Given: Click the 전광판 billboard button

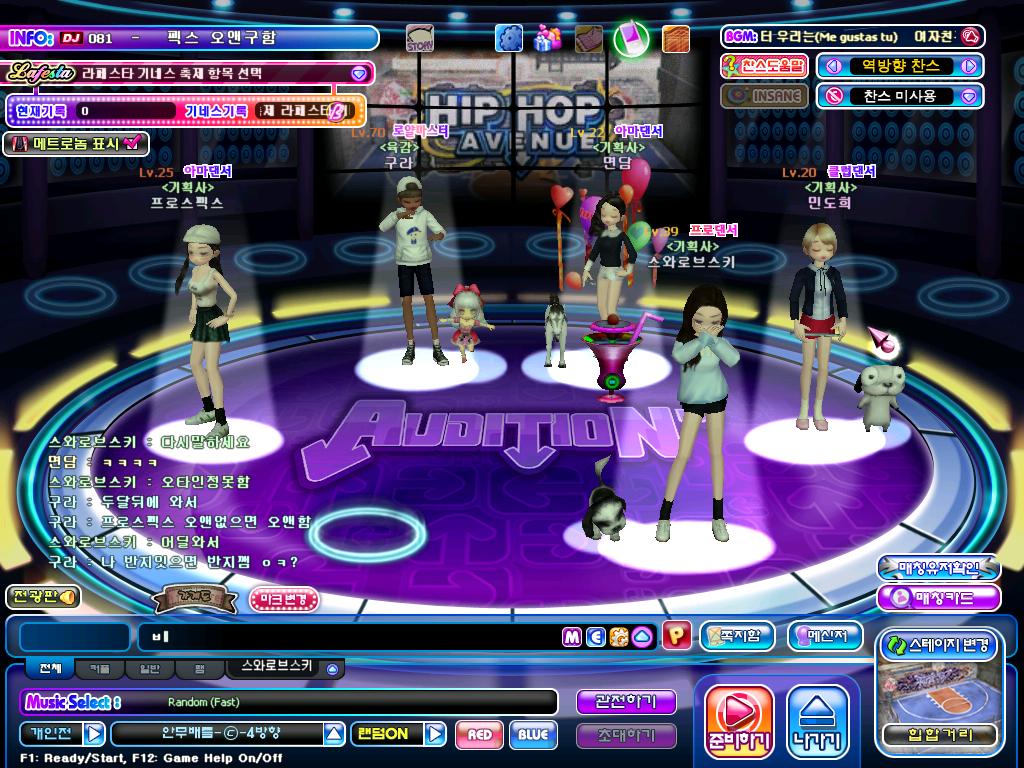Looking at the screenshot, I should 41,597.
